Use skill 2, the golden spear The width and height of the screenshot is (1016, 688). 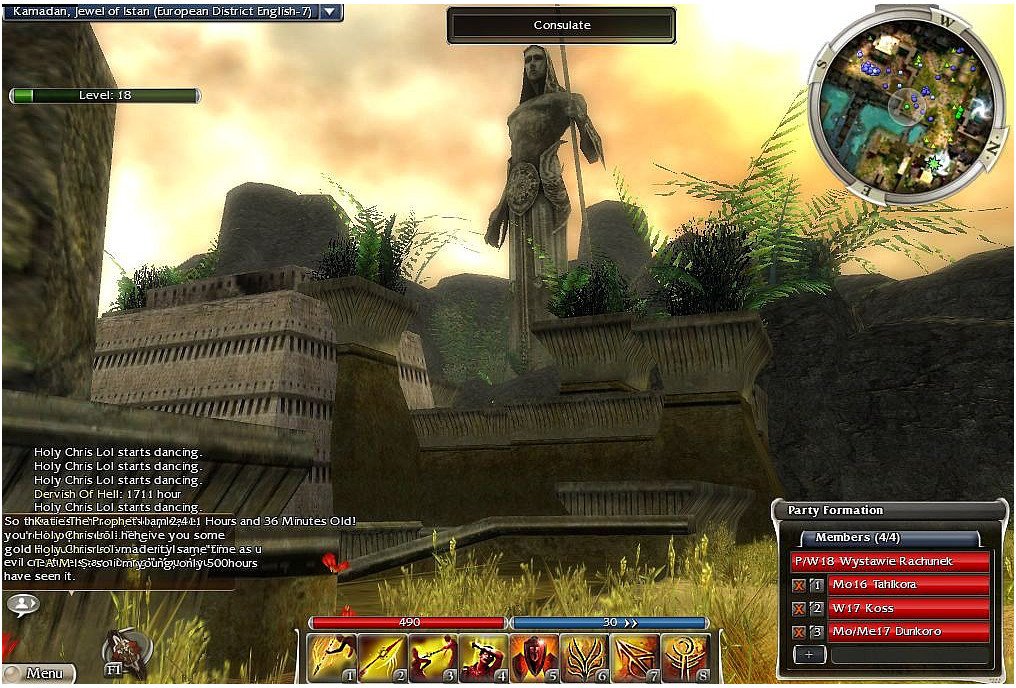(381, 657)
